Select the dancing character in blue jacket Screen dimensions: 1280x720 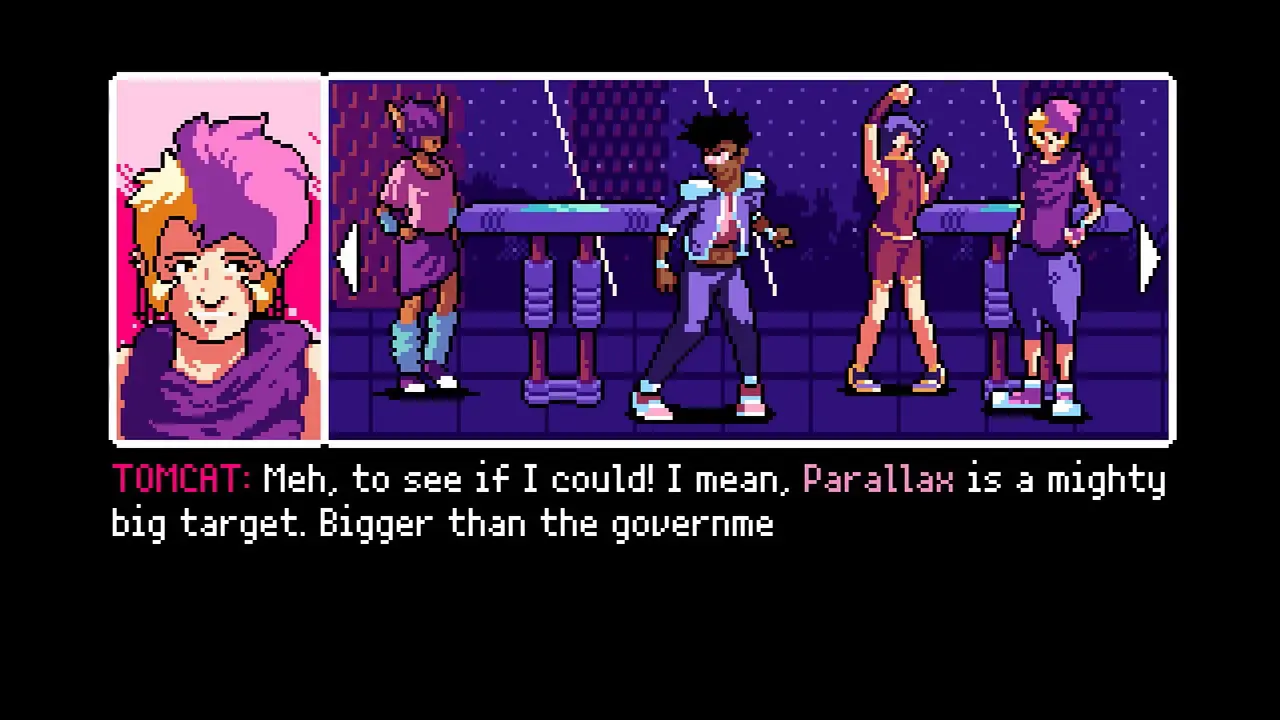[710, 250]
